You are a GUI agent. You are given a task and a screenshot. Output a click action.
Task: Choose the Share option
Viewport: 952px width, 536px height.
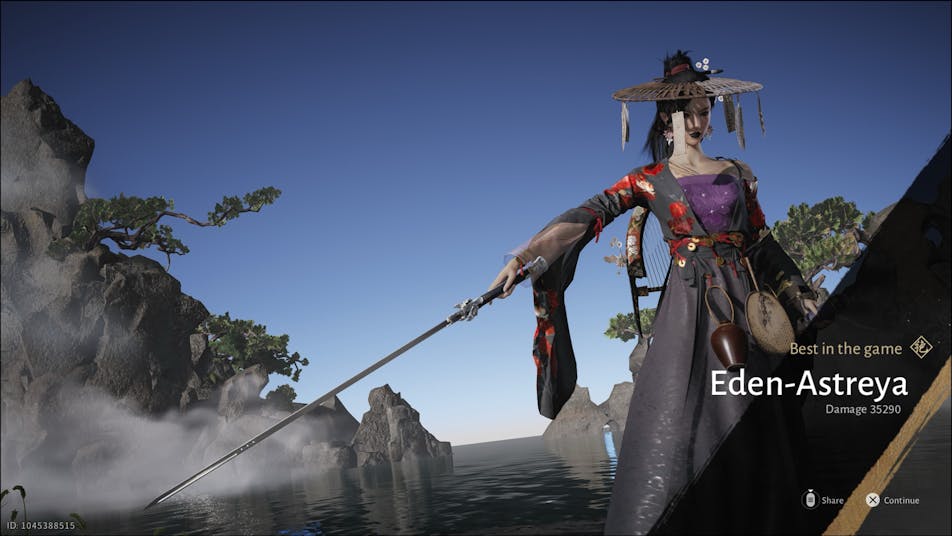point(822,500)
